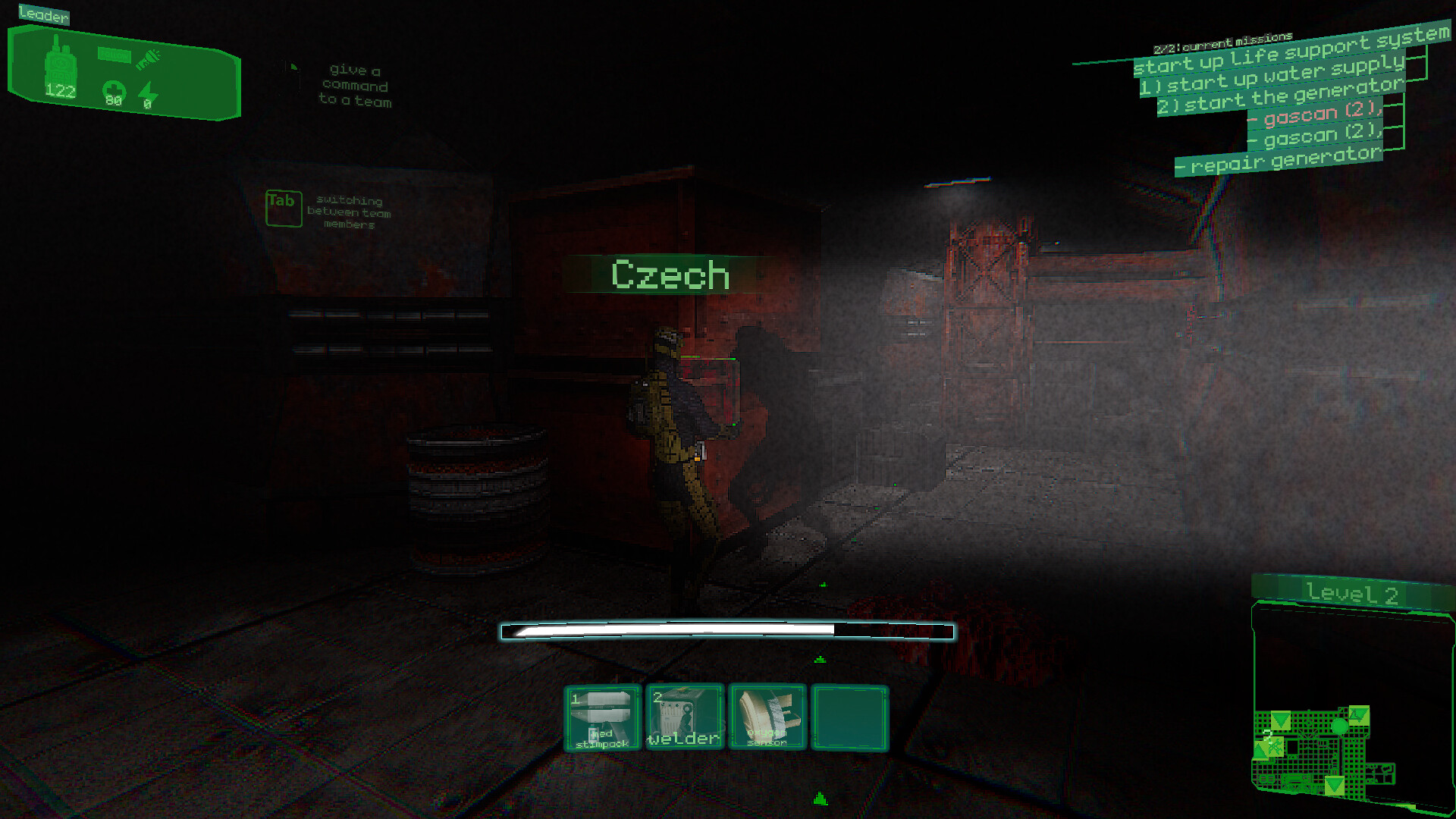
Task: Click the flashlight icon on the Leader panel
Action: point(149,59)
